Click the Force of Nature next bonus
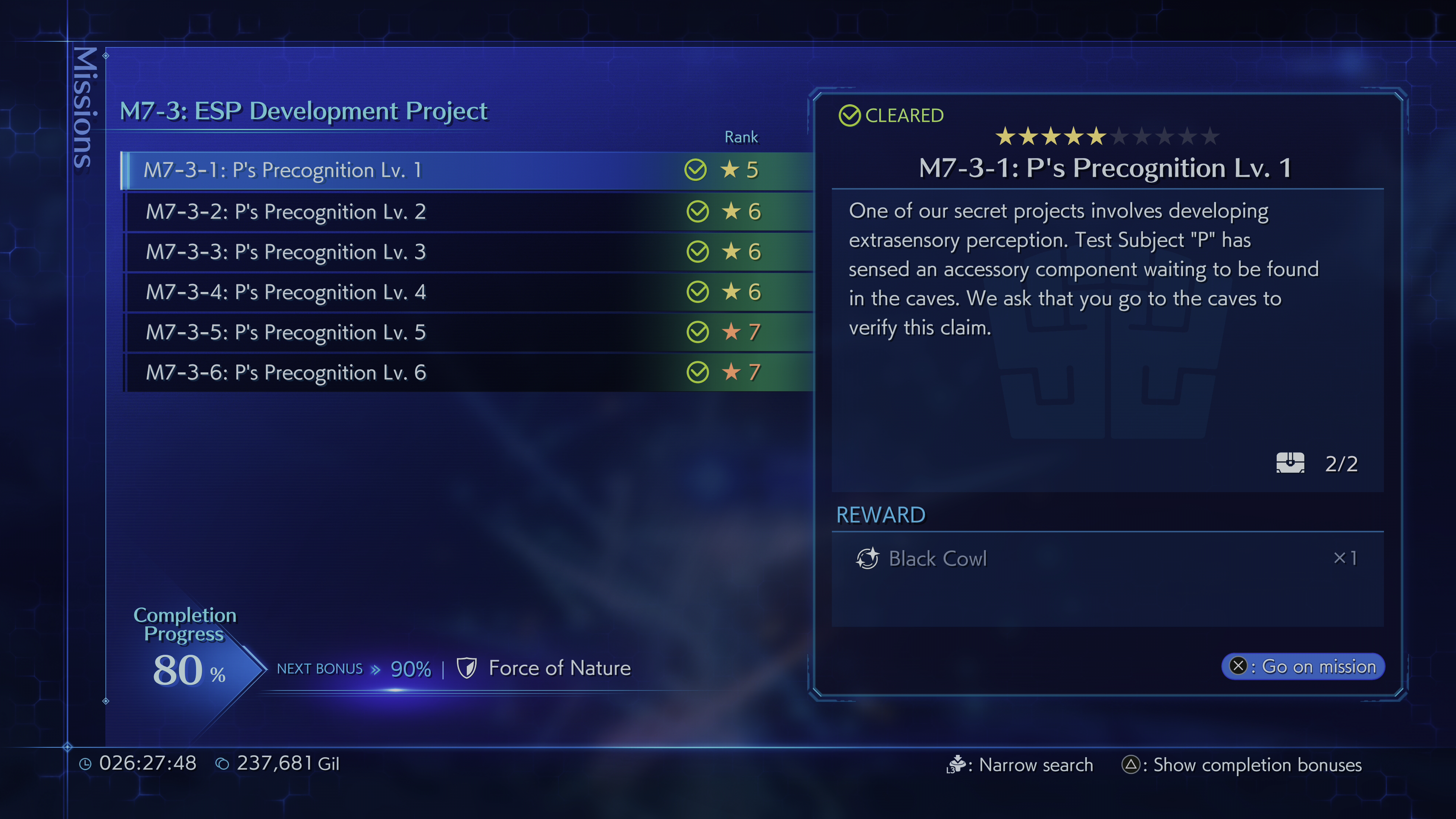The width and height of the screenshot is (1456, 819). [559, 668]
